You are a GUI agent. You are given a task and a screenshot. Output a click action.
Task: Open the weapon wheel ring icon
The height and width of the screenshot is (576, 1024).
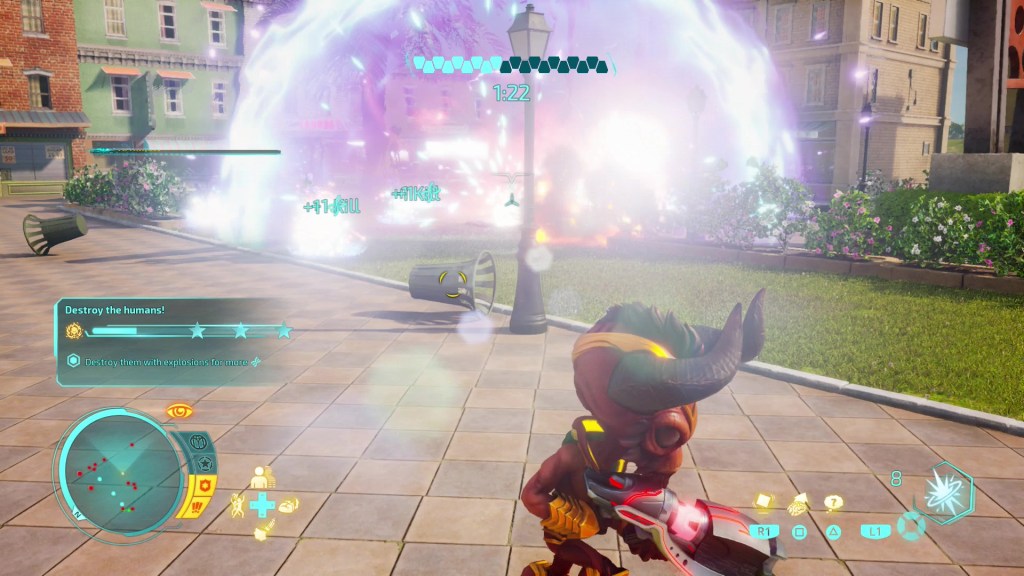click(x=910, y=526)
